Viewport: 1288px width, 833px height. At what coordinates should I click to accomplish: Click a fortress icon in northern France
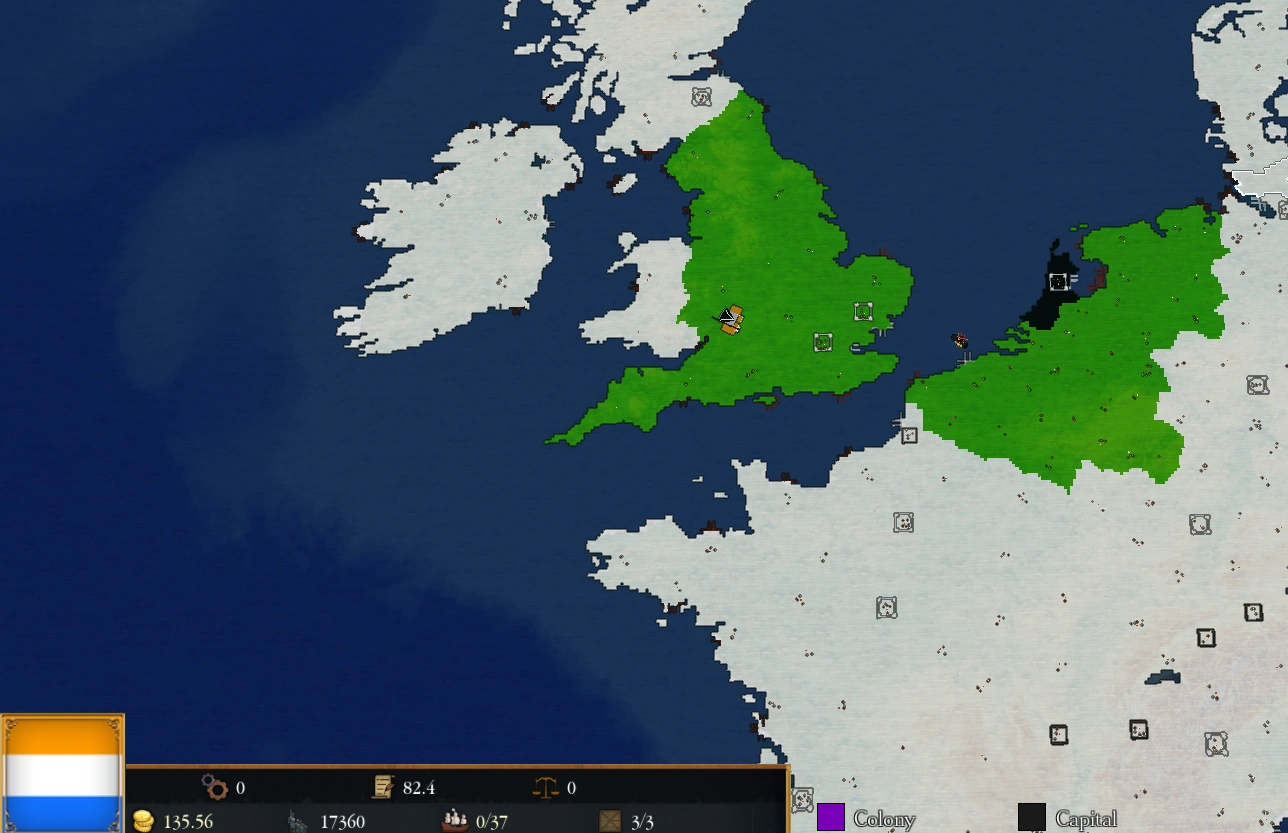click(x=905, y=521)
